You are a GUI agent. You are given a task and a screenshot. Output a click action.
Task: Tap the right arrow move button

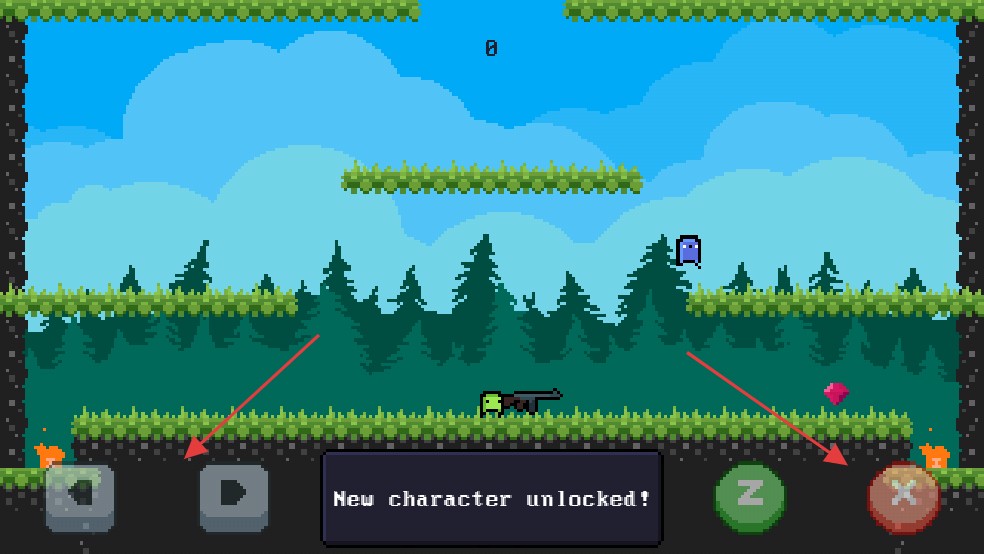[234, 495]
